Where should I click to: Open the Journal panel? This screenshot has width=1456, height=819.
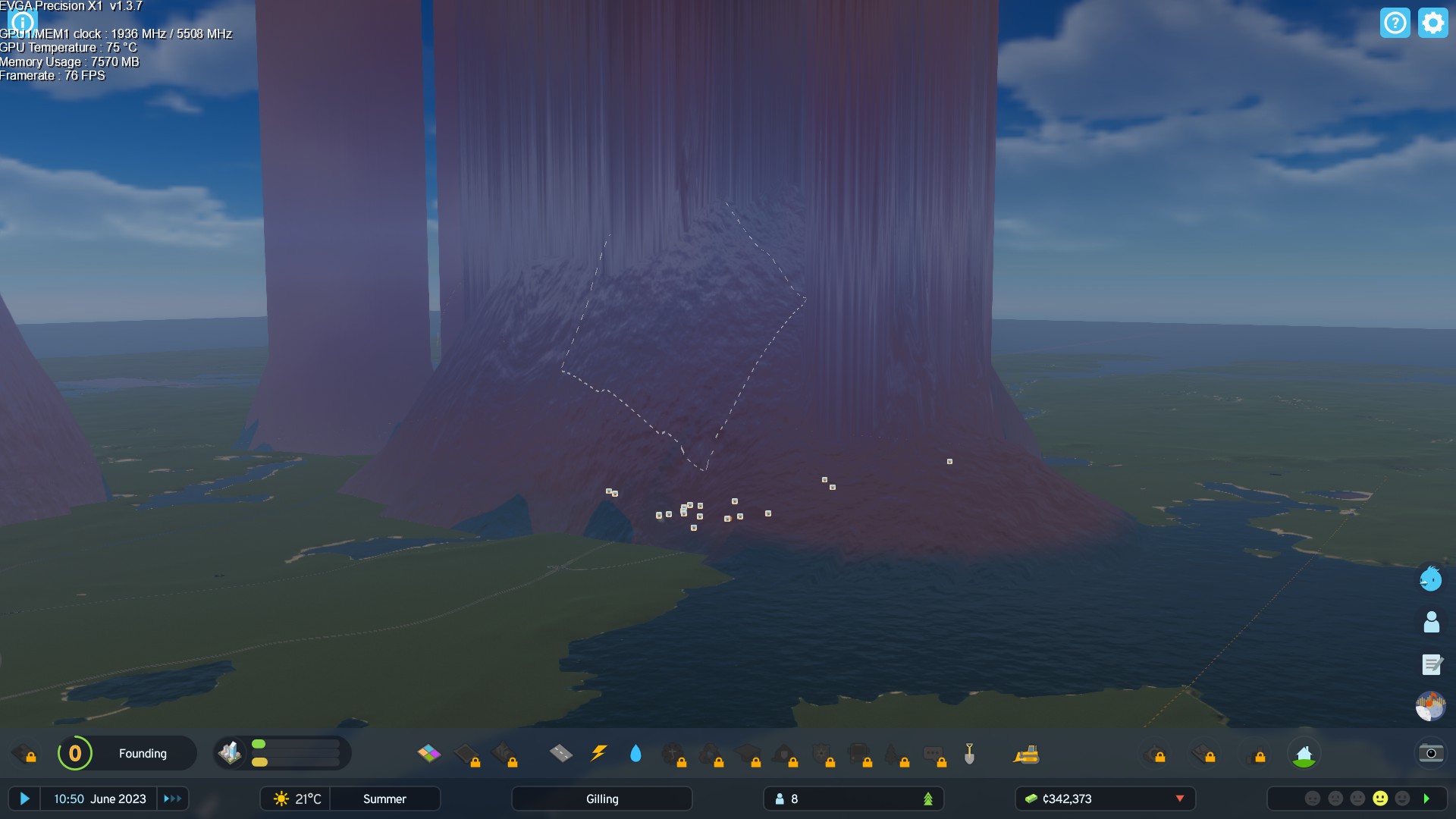click(1431, 664)
